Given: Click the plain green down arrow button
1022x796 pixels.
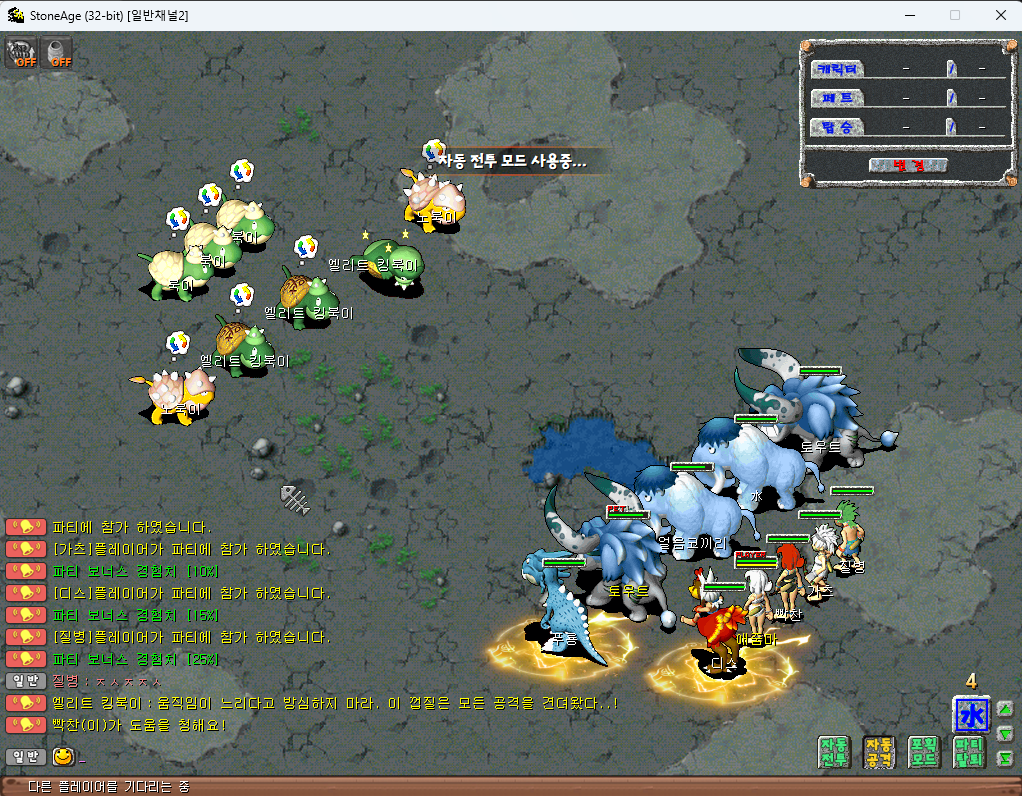Looking at the screenshot, I should coord(1005,734).
